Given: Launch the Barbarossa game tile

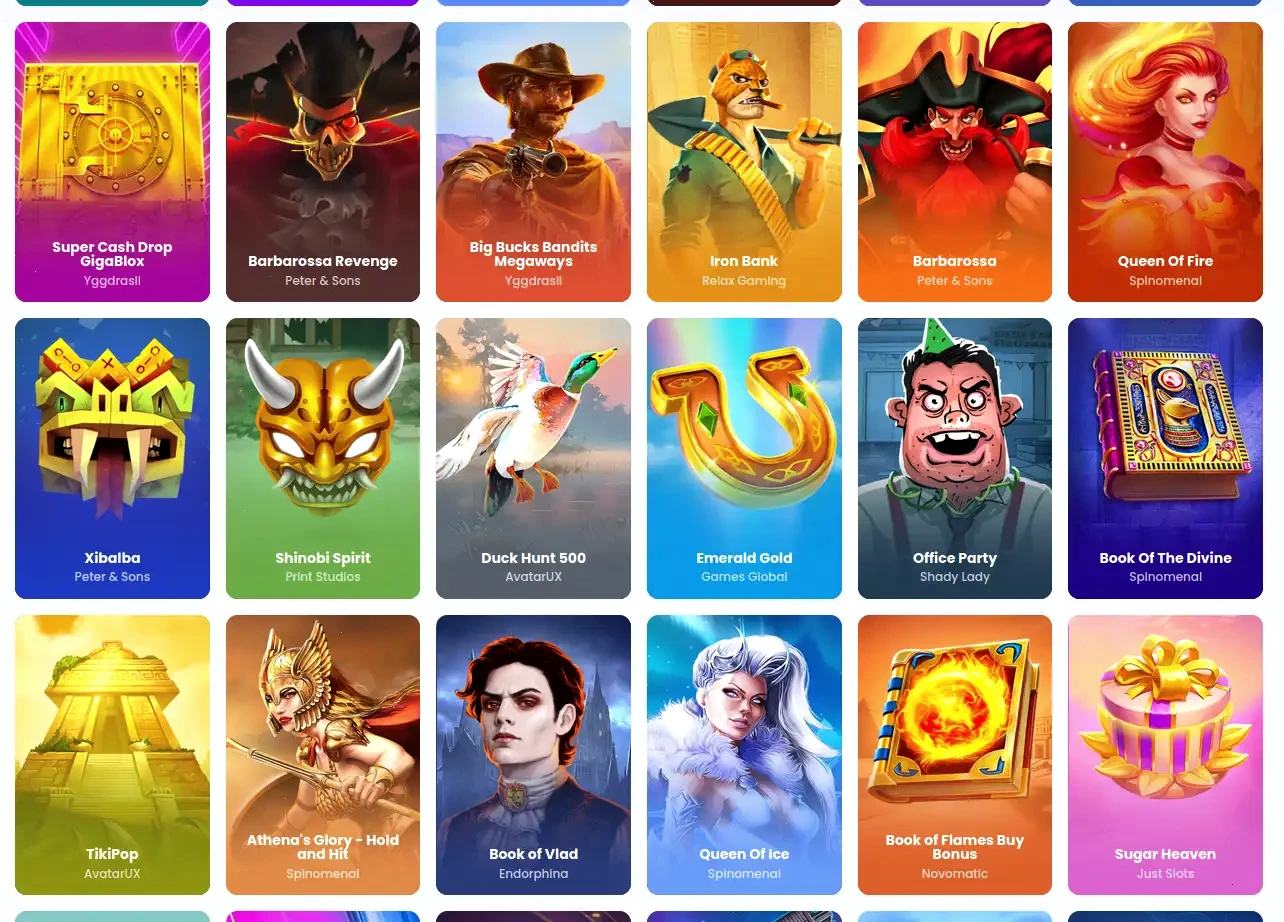Looking at the screenshot, I should pos(954,161).
